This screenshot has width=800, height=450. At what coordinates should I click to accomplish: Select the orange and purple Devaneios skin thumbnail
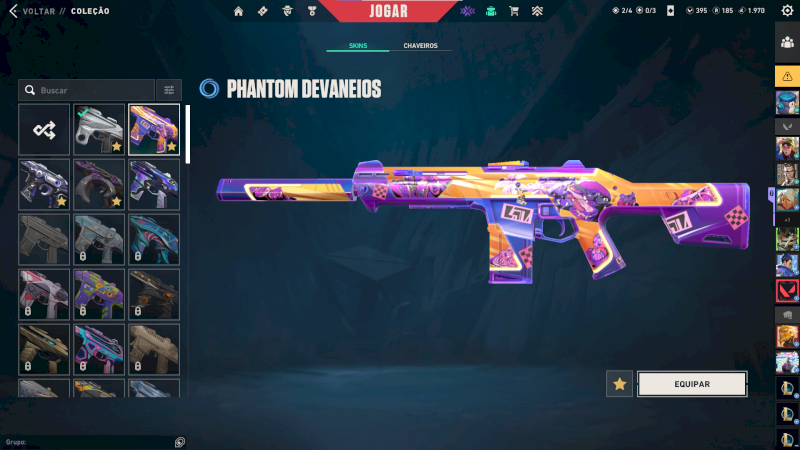(154, 130)
